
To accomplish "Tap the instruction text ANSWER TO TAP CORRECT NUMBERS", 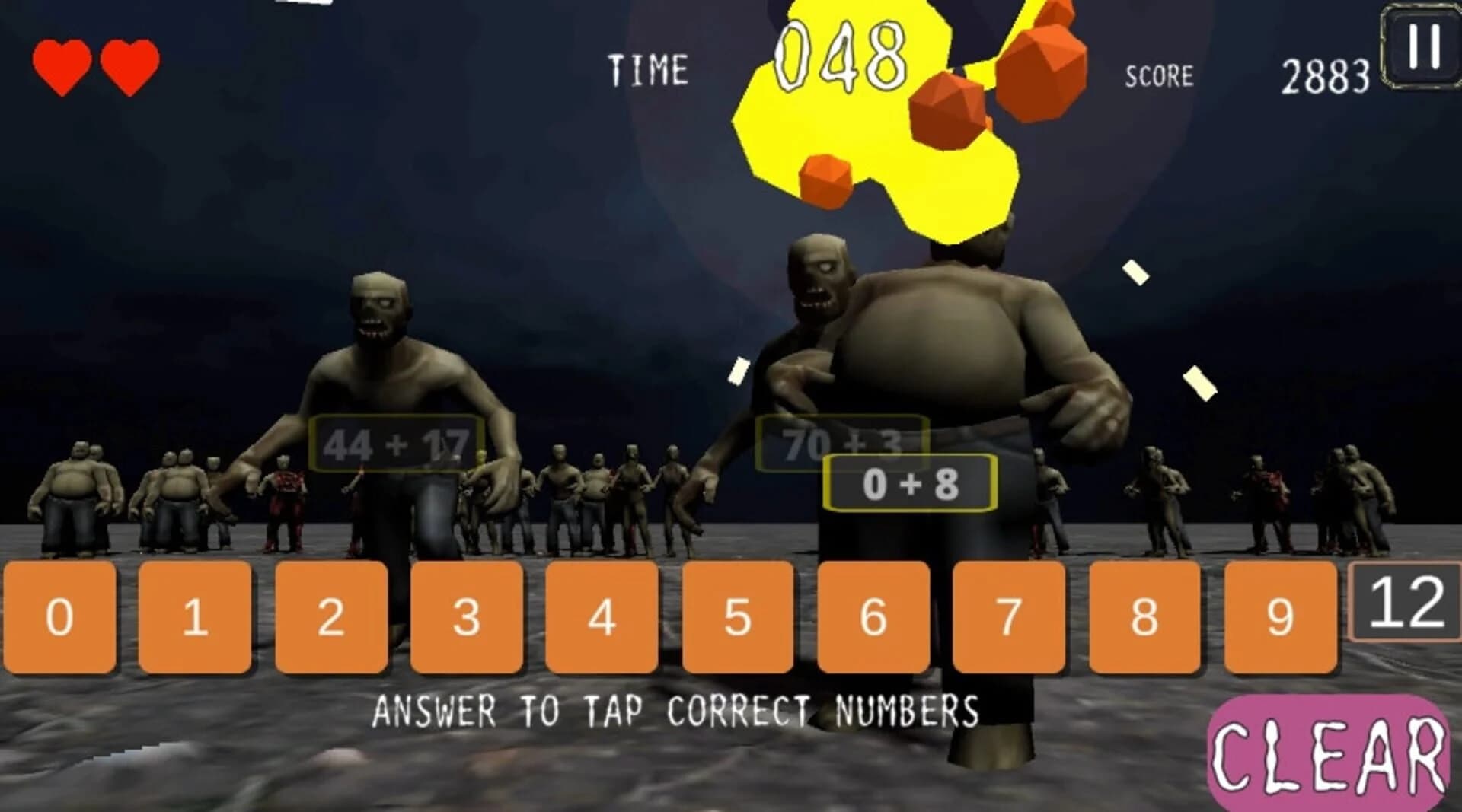I will (678, 709).
